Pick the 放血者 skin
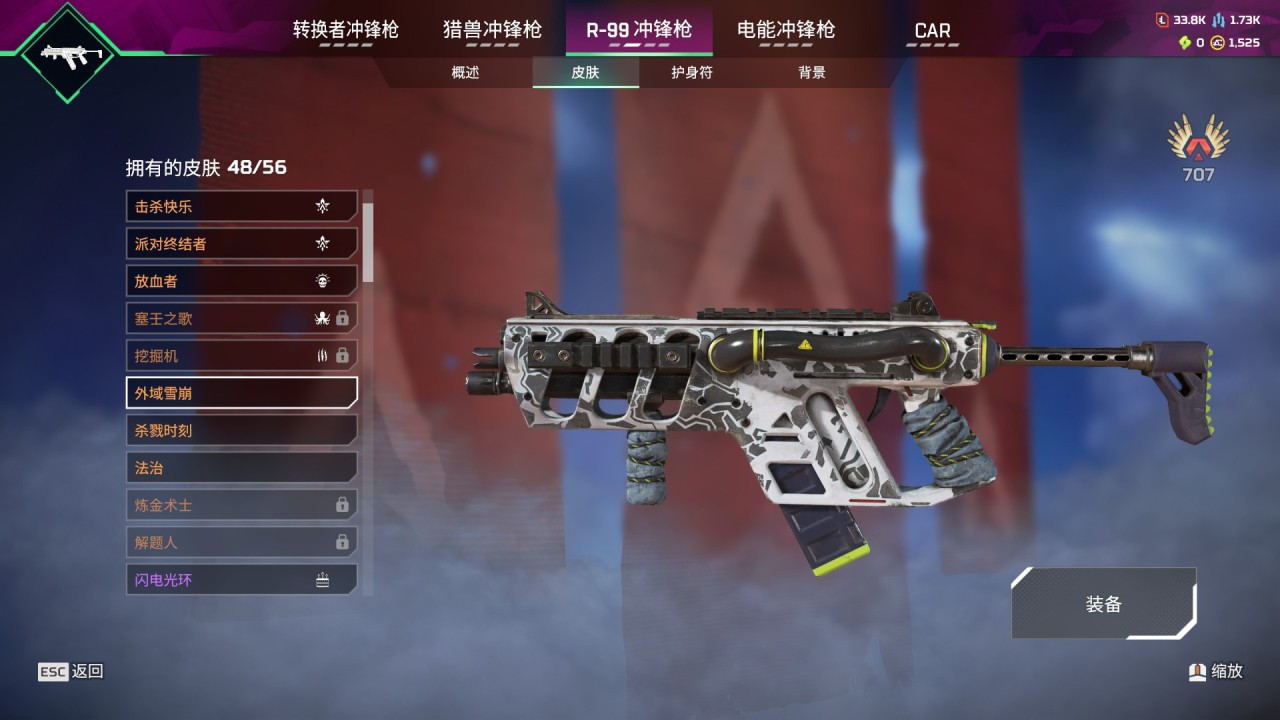Viewport: 1280px width, 720px height. pos(241,281)
